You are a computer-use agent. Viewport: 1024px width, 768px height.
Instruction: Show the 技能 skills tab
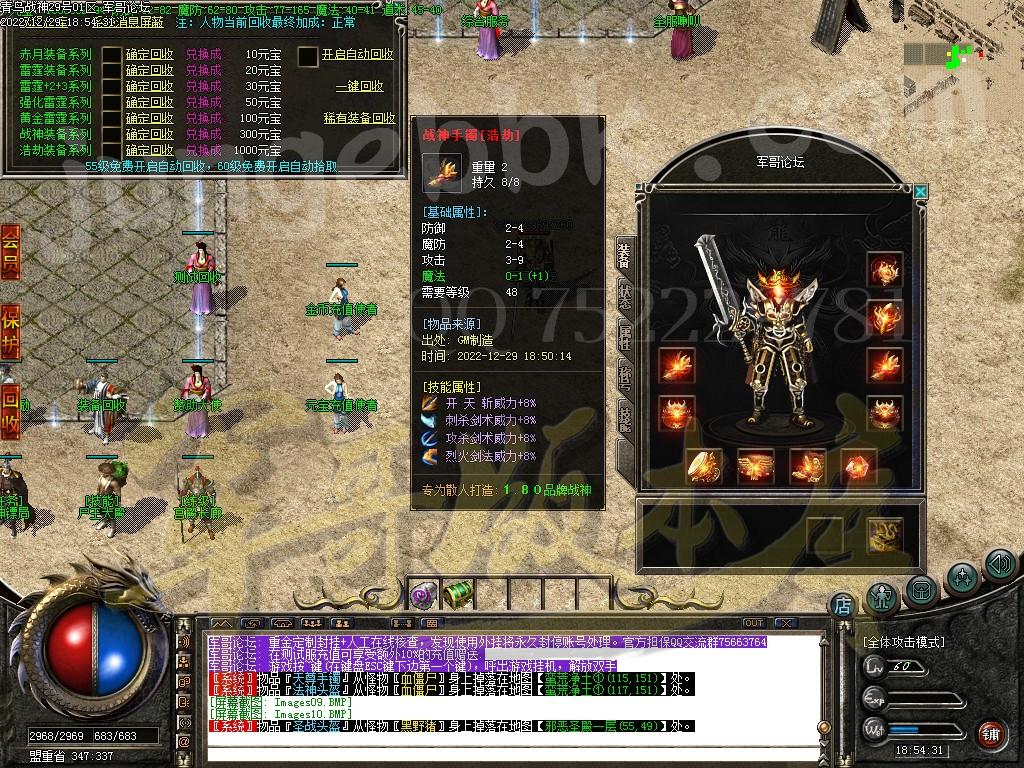pyautogui.click(x=624, y=417)
